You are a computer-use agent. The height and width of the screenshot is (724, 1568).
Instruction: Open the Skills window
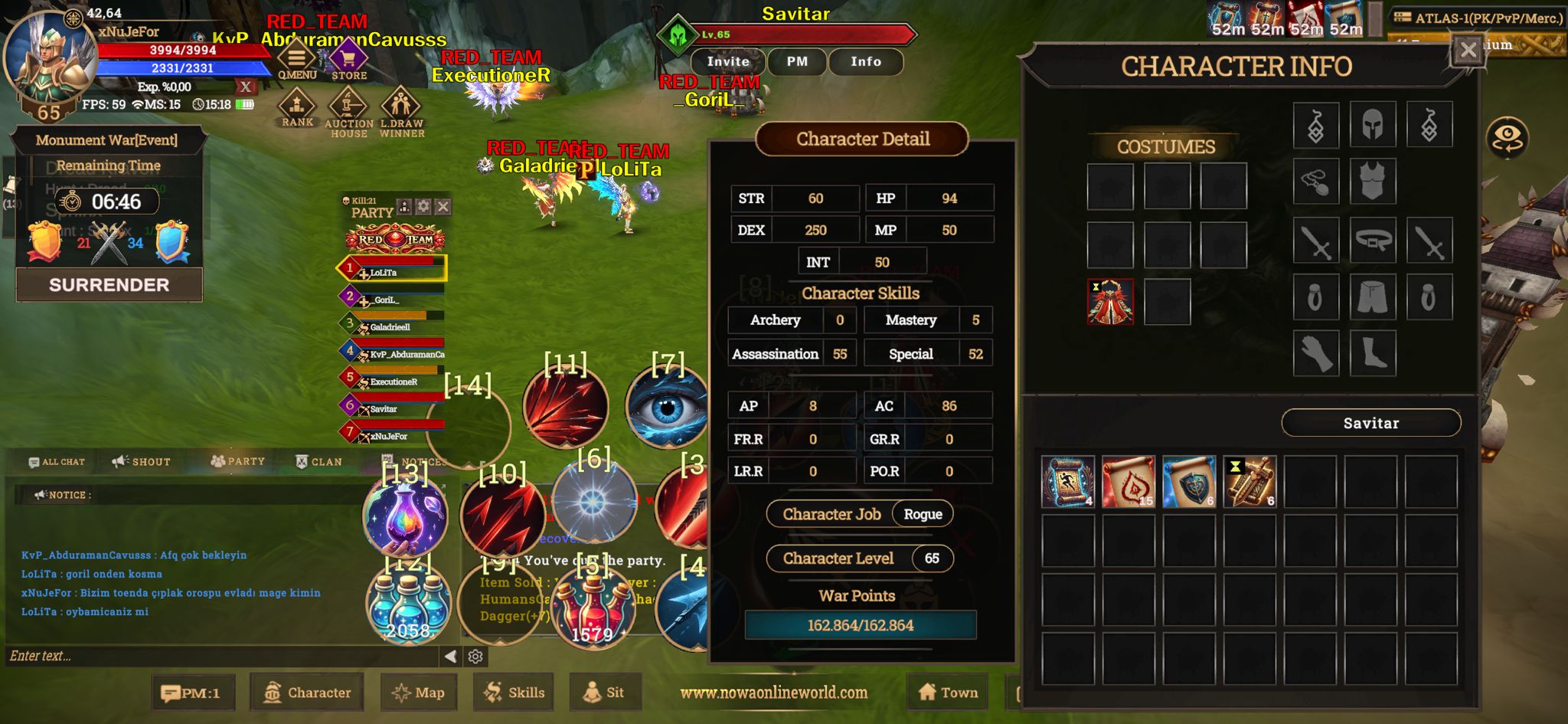click(514, 693)
